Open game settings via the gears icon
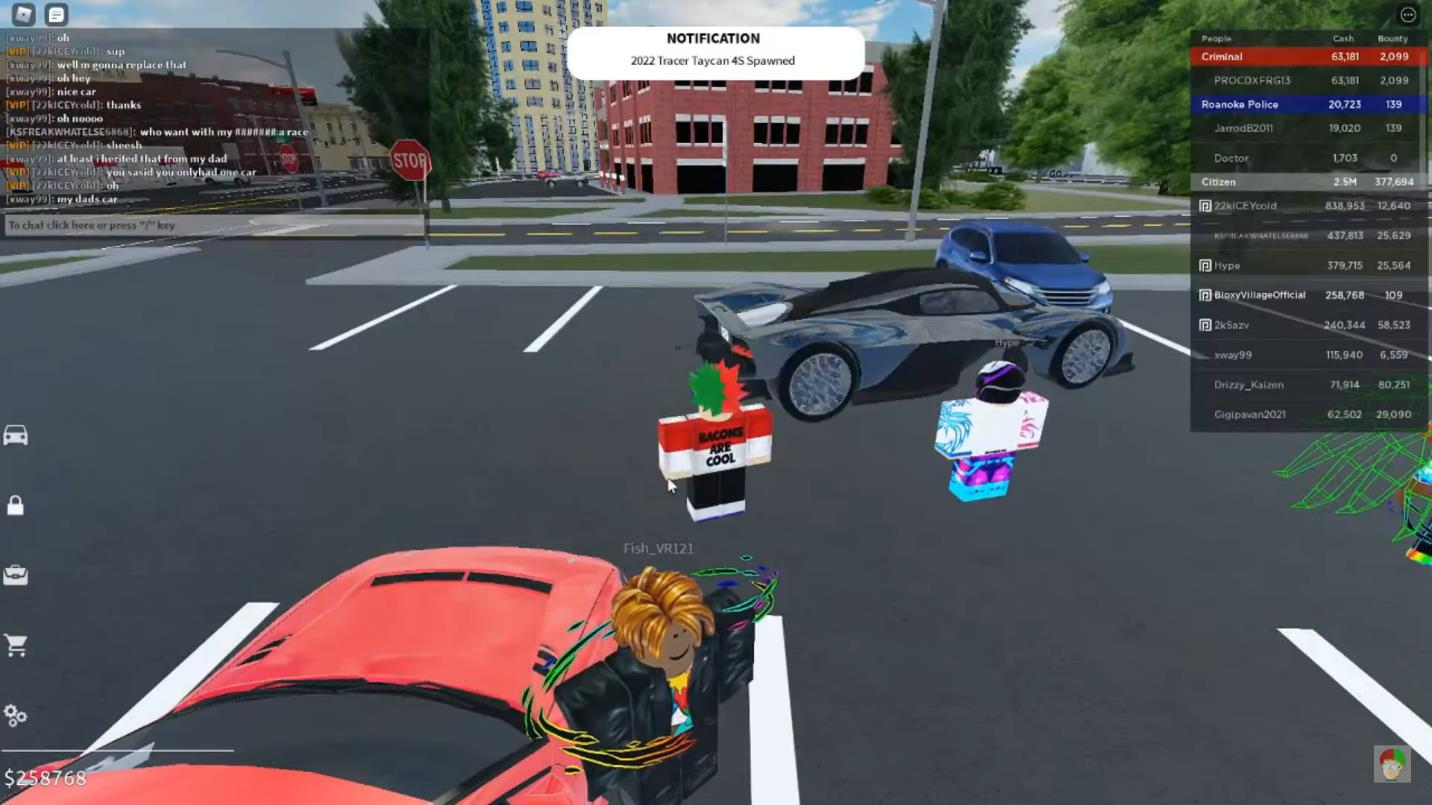This screenshot has height=805, width=1432. click(15, 715)
